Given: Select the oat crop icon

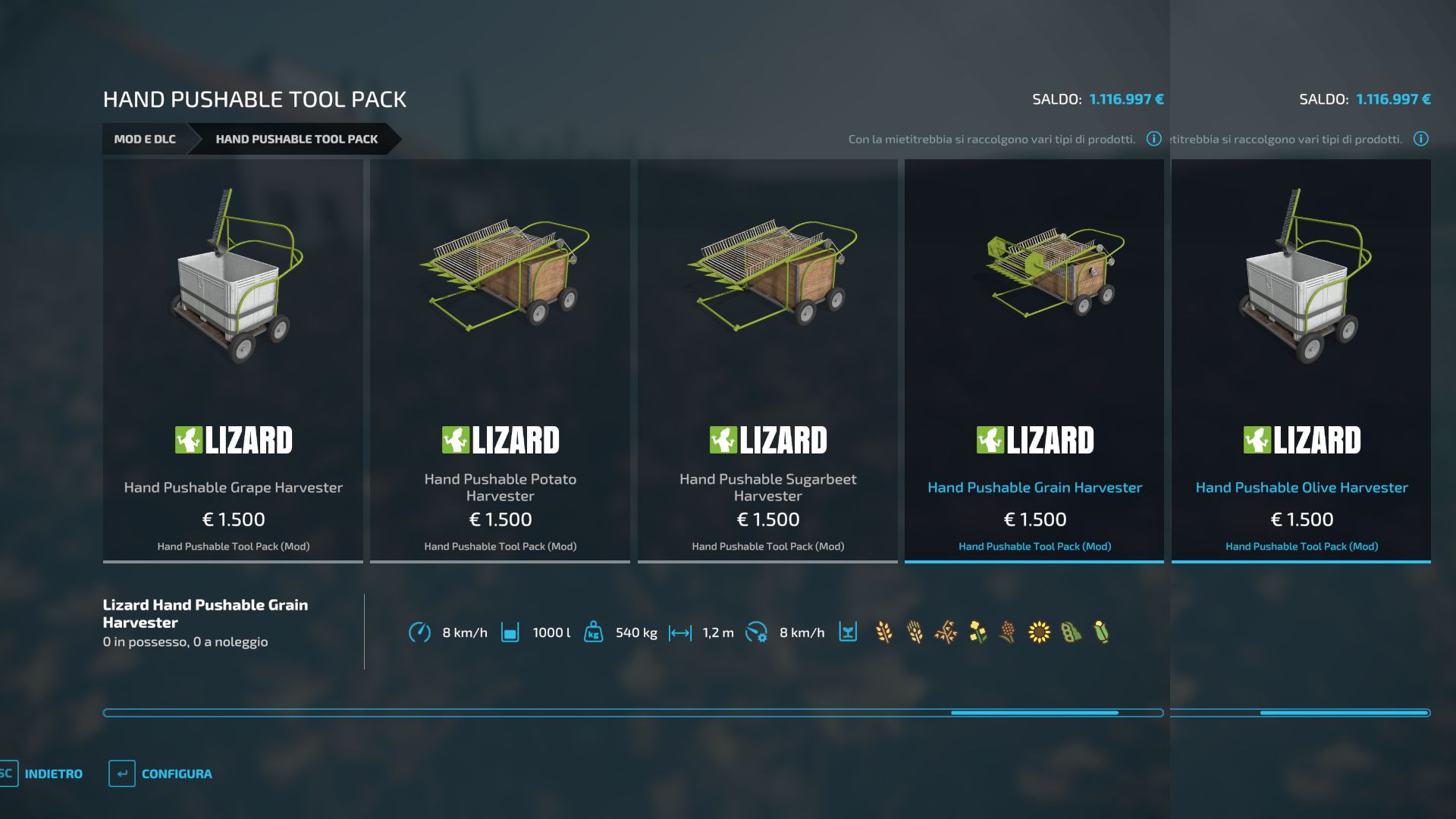Looking at the screenshot, I should tap(946, 632).
